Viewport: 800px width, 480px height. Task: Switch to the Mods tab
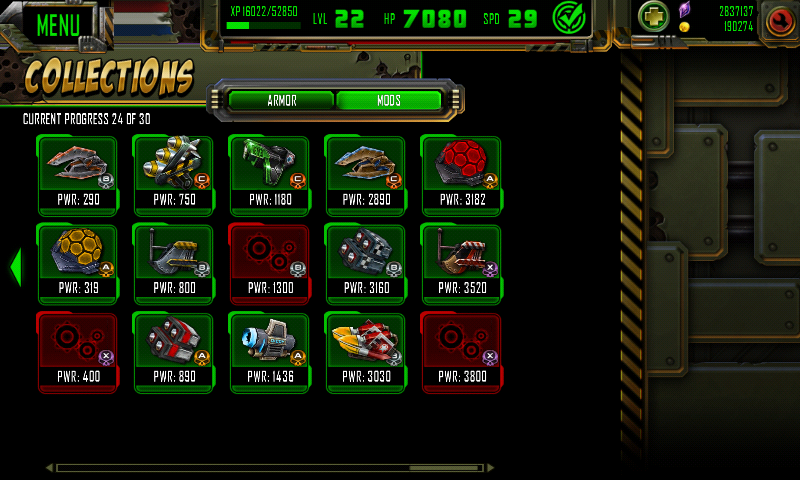[389, 101]
